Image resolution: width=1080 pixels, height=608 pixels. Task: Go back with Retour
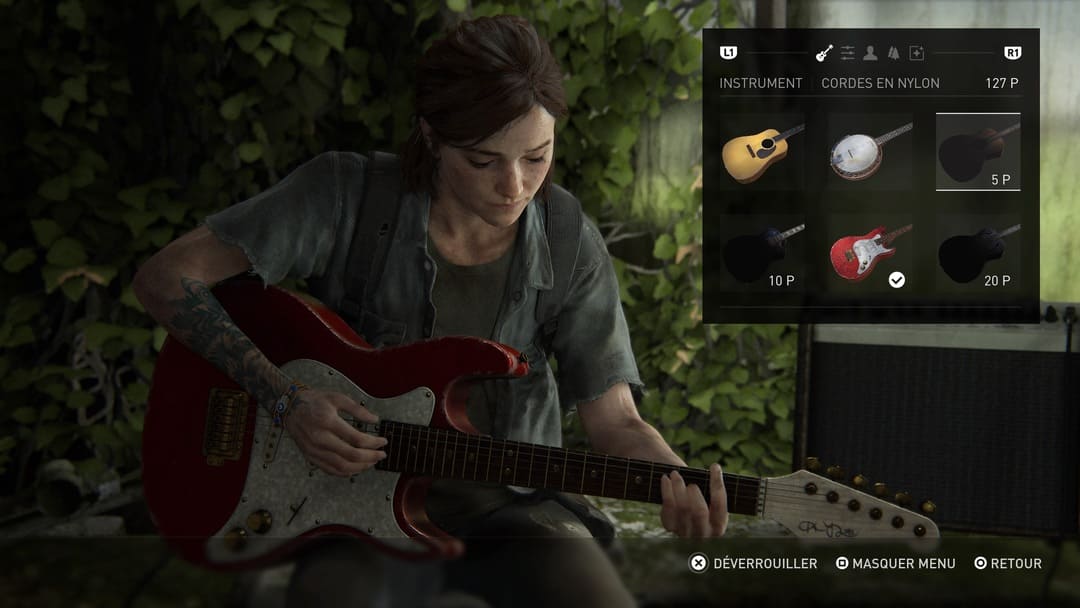pyautogui.click(x=1008, y=564)
